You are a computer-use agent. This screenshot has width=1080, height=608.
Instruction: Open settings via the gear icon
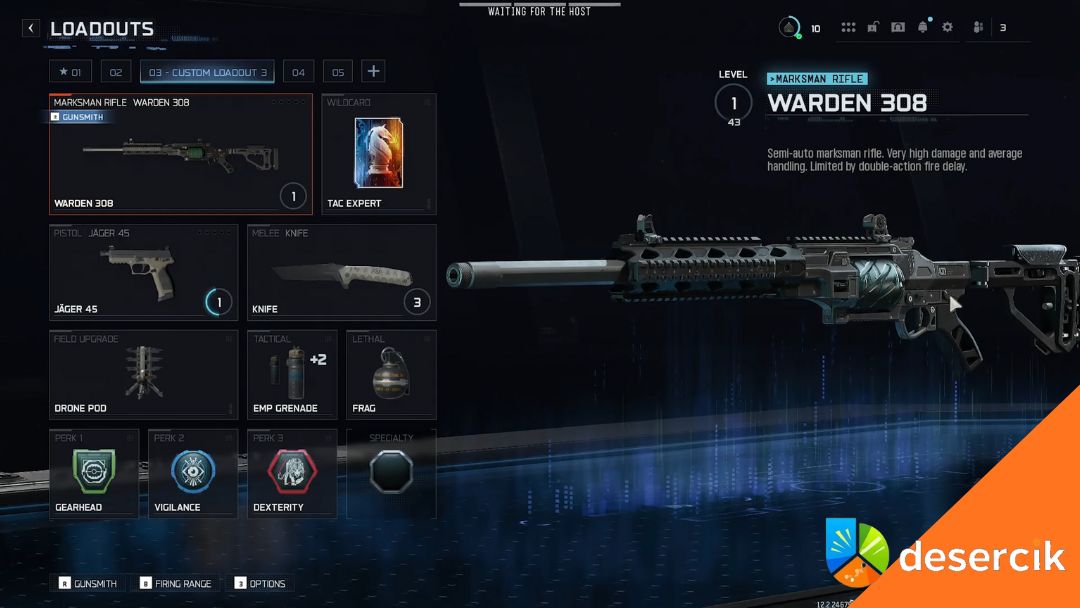click(947, 28)
